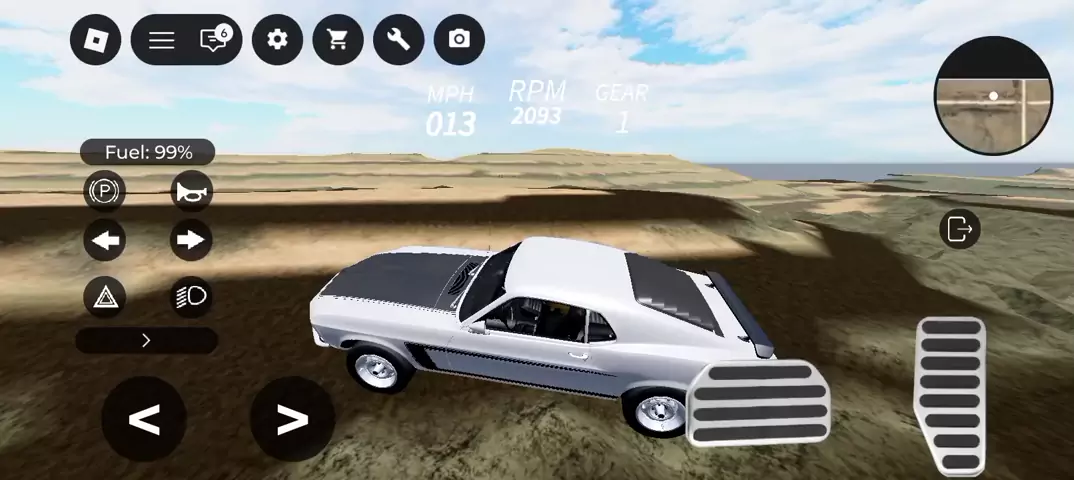Viewport: 1074px width, 480px height.
Task: Tap the camera screenshot button
Action: coord(459,40)
